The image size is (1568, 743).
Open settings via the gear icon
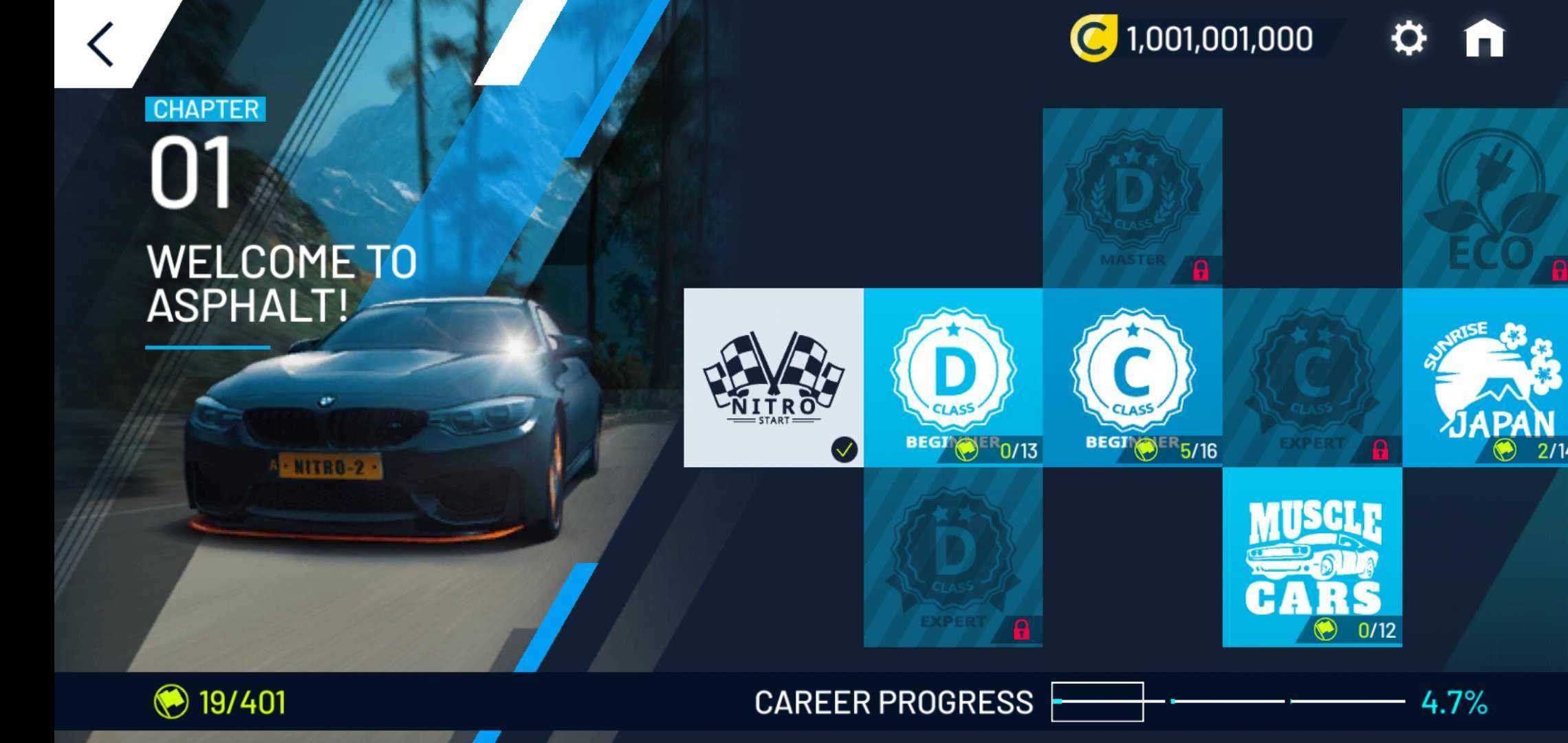1408,39
